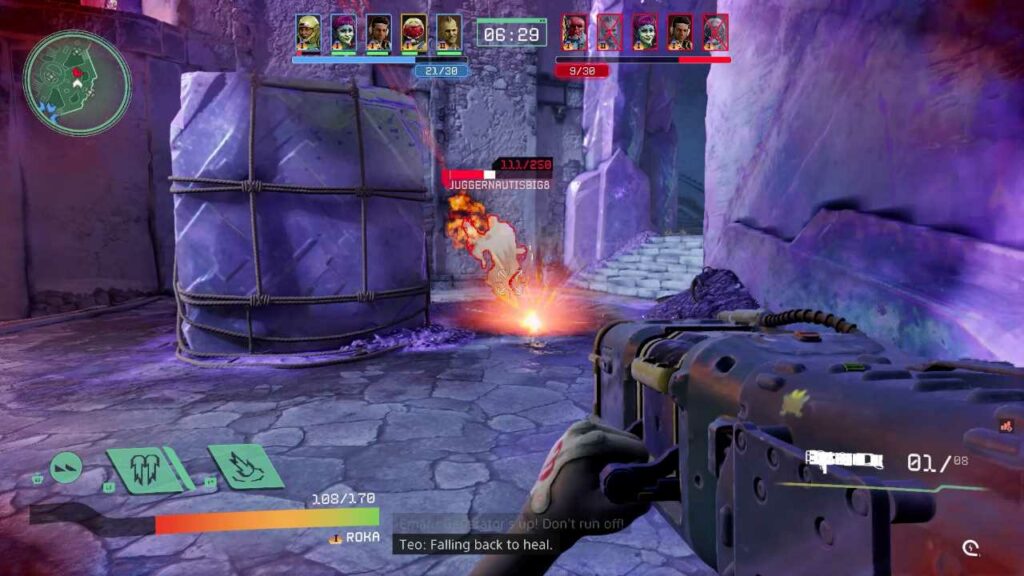
Task: Open the circular minimap
Action: (x=77, y=82)
